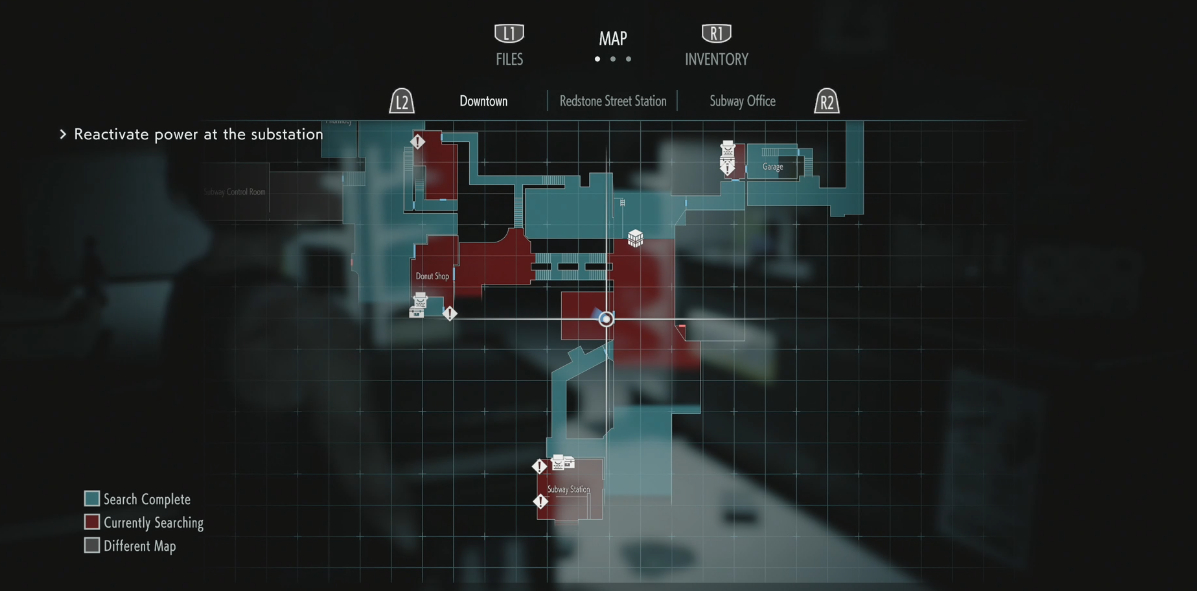Click the Different Map legend entry
1197x591 pixels.
[139, 546]
